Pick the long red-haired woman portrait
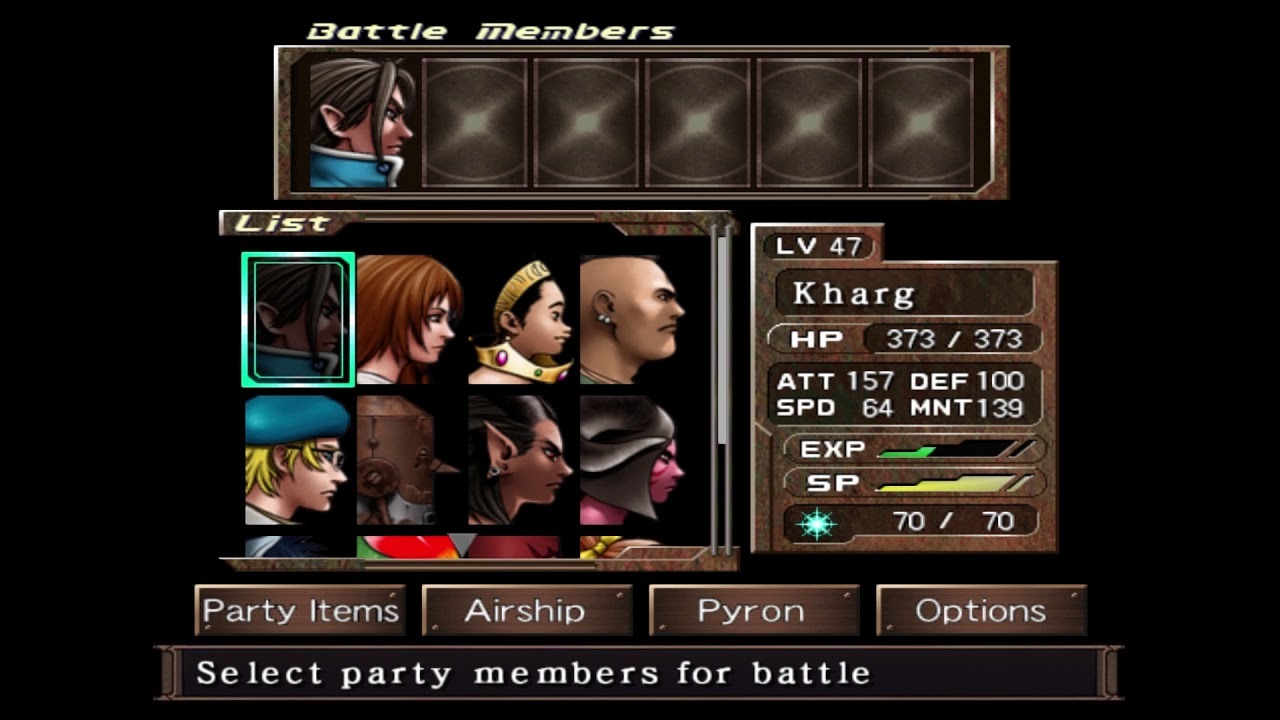This screenshot has height=720, width=1280. click(x=409, y=319)
